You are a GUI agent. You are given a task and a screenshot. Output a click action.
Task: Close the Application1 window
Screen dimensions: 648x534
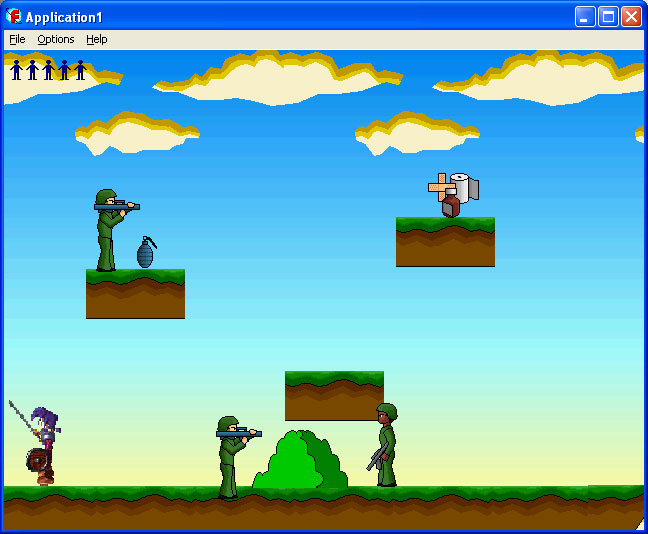click(x=631, y=16)
